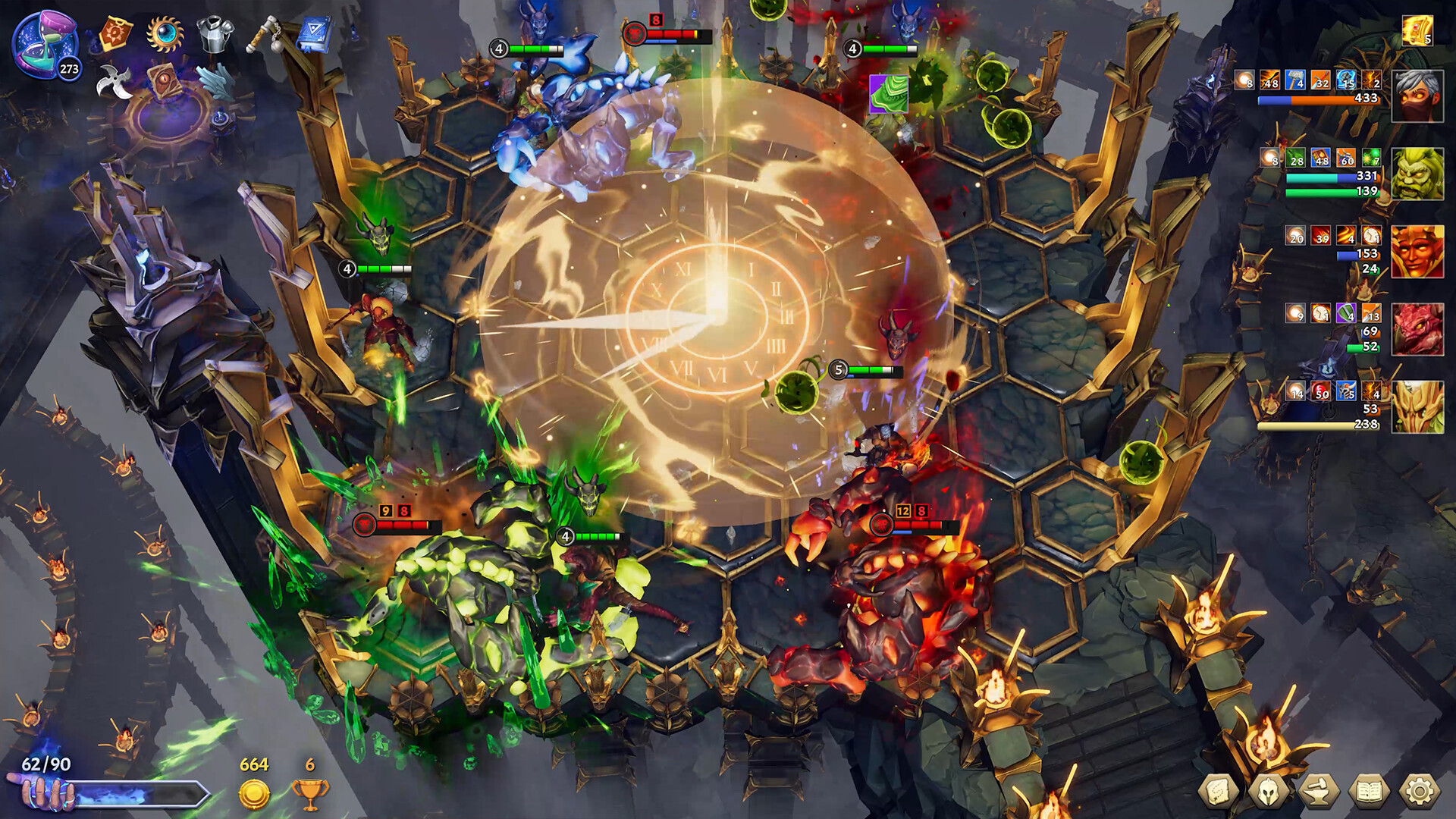Image resolution: width=1456 pixels, height=819 pixels.
Task: Grab the flail weapon item
Action: pyautogui.click(x=265, y=33)
